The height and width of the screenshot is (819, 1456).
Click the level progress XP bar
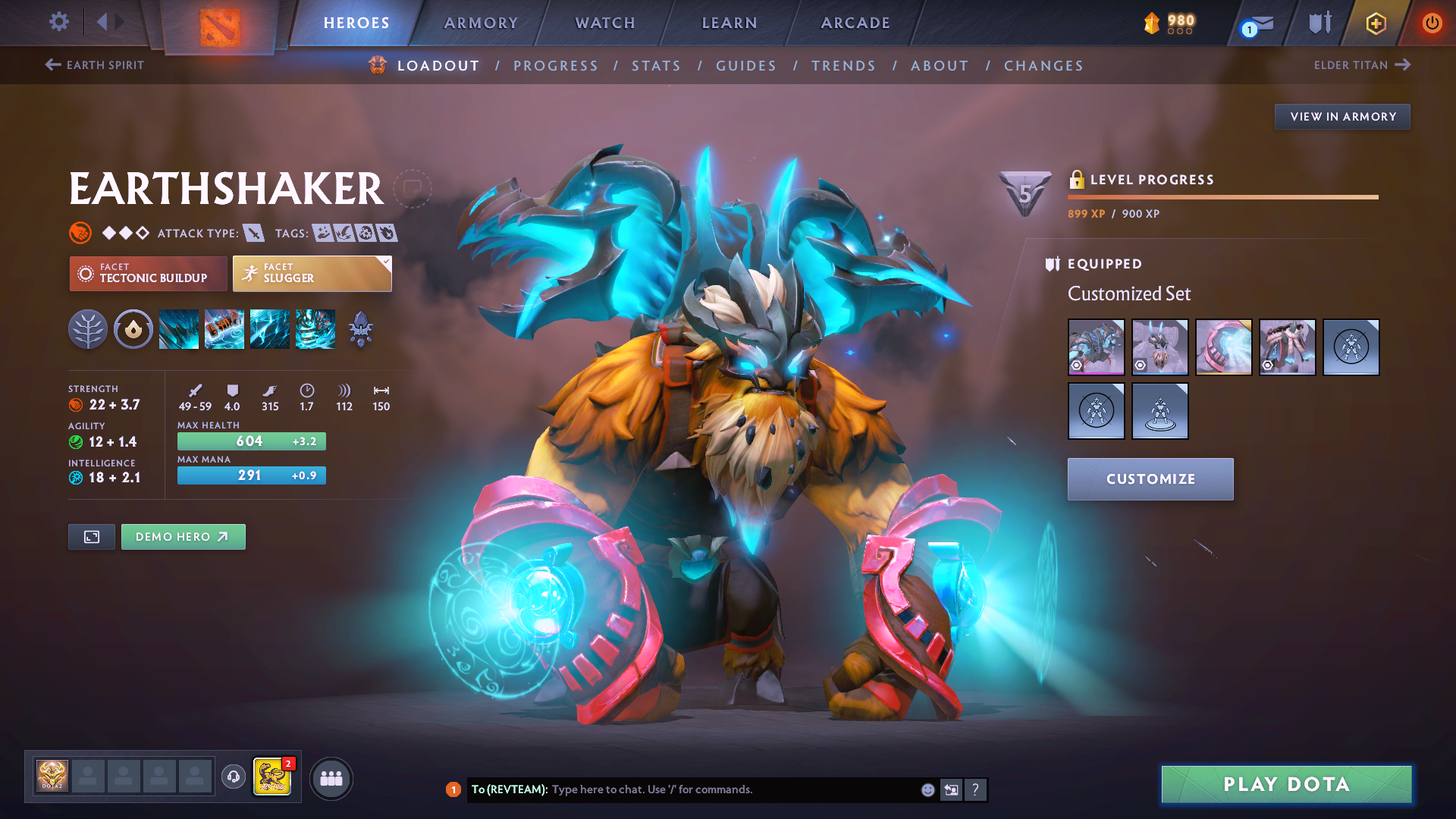pos(1223,196)
